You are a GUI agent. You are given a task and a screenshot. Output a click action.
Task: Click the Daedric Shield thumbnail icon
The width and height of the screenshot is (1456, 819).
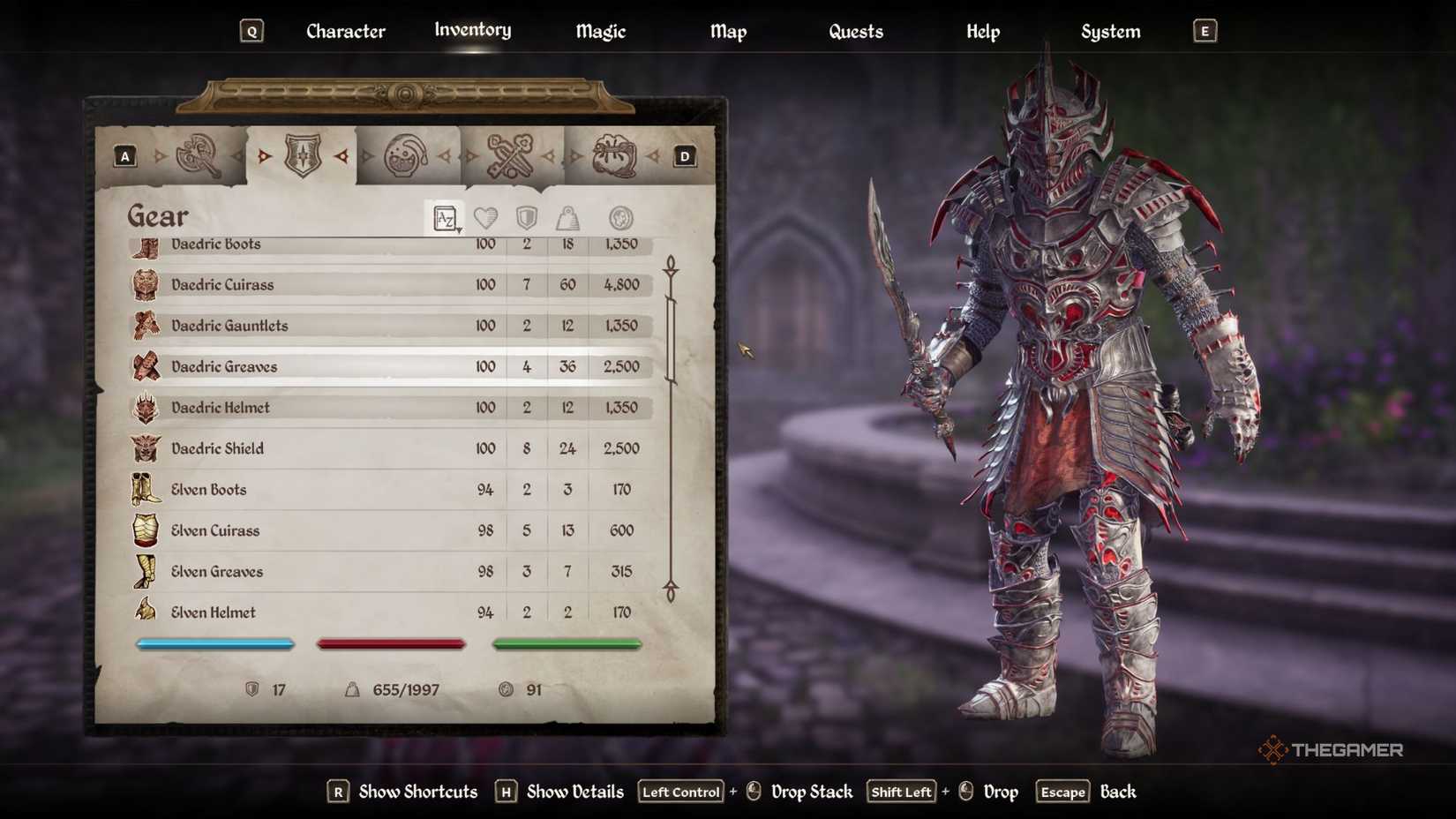pos(146,448)
